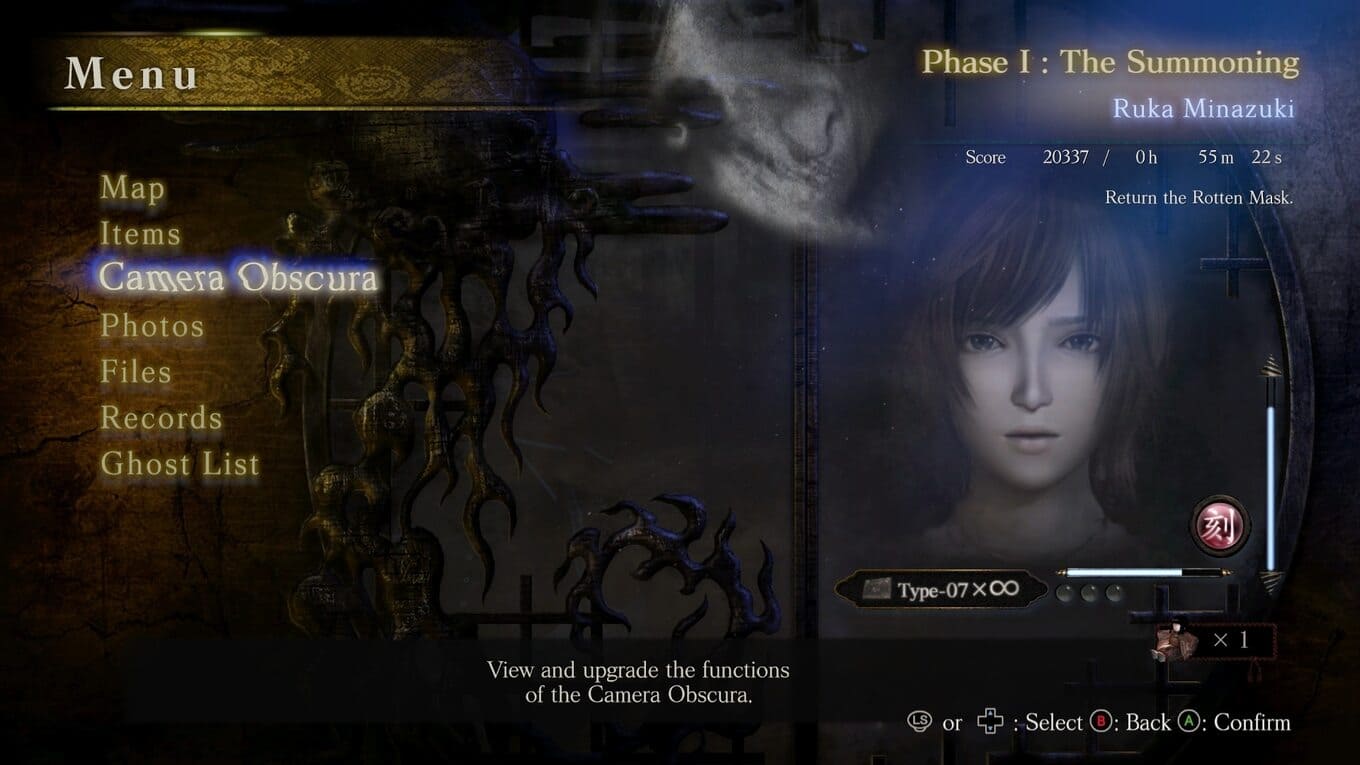Choose the Camera Obscura option
1360x765 pixels.
[x=238, y=279]
